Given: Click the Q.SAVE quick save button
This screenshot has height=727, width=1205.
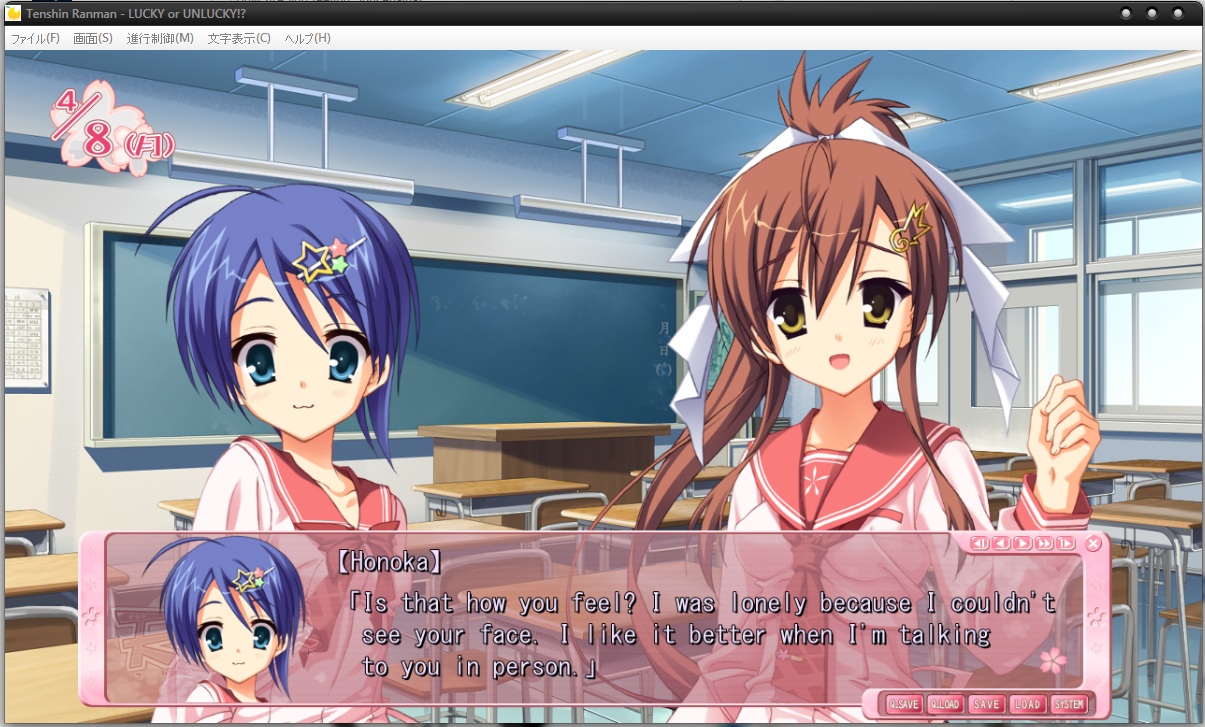Looking at the screenshot, I should click(903, 704).
